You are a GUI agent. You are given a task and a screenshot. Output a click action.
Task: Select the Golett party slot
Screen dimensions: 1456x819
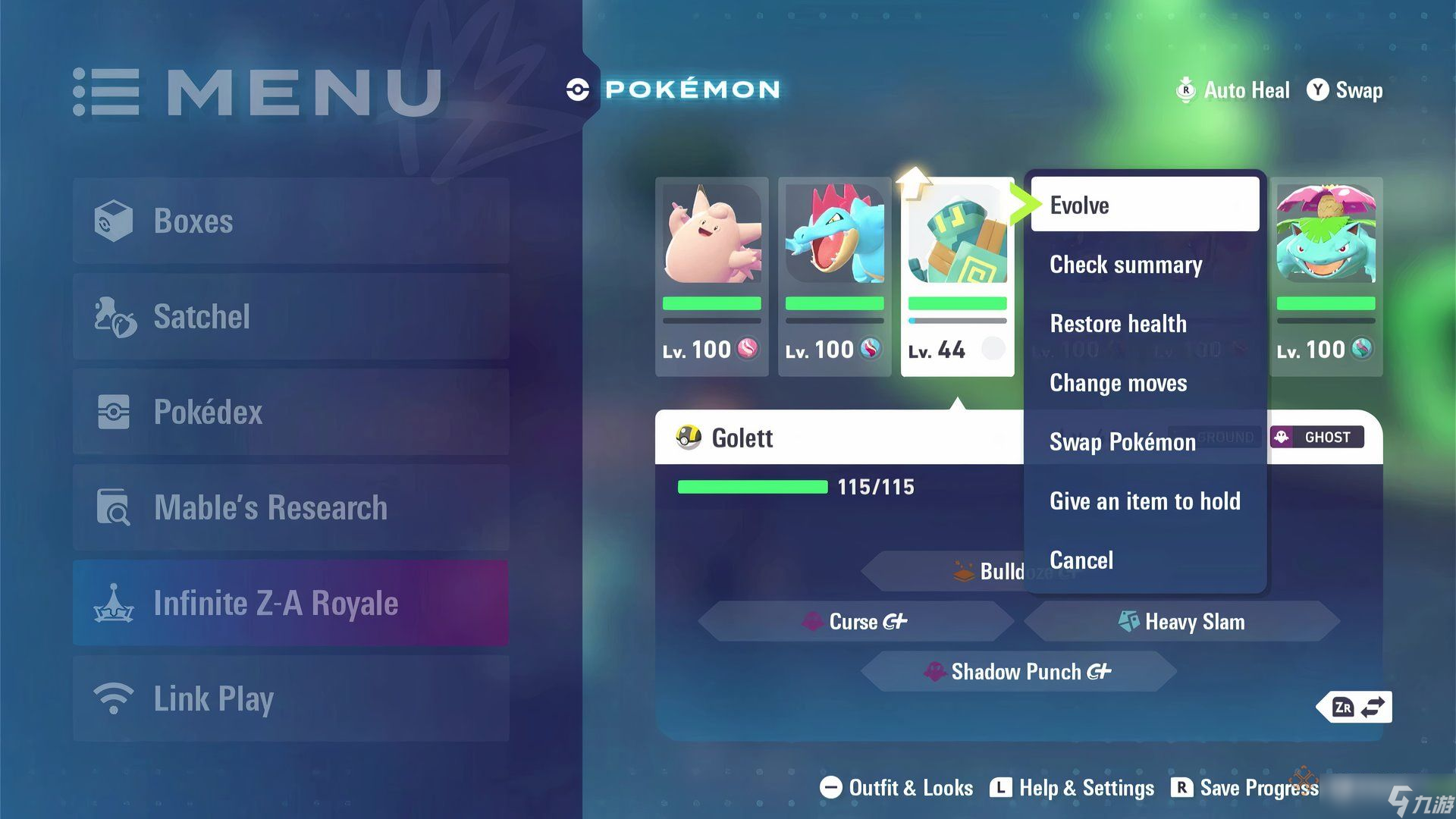[957, 277]
